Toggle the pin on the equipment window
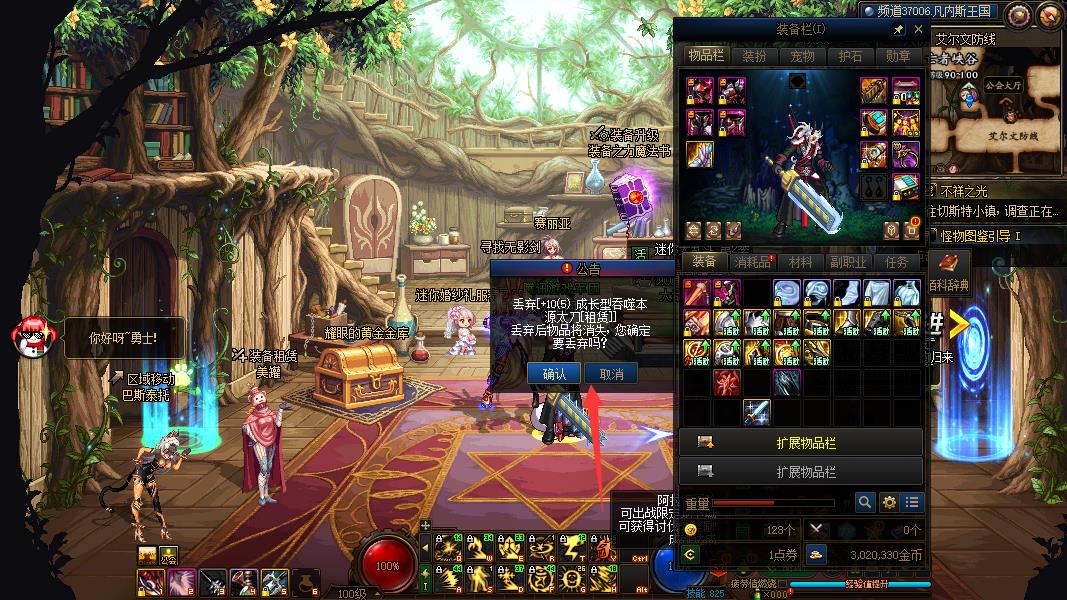The height and width of the screenshot is (600, 1067). click(x=898, y=30)
